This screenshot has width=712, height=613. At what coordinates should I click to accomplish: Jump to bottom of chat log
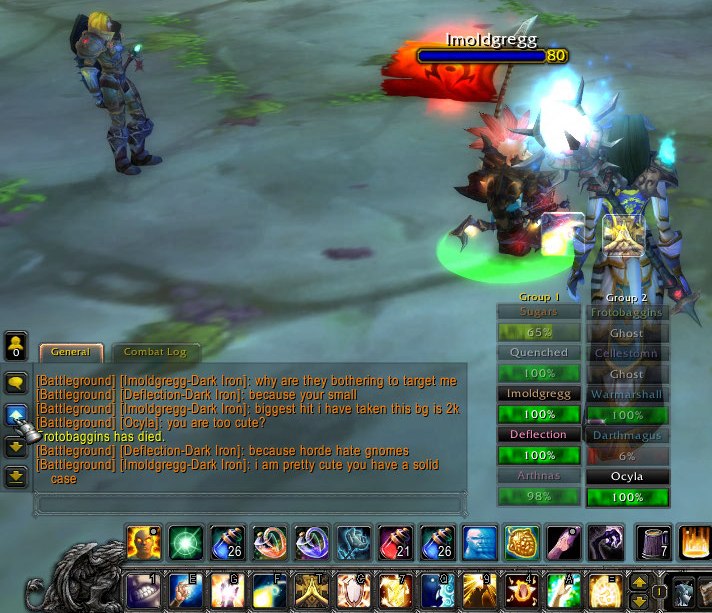point(16,477)
